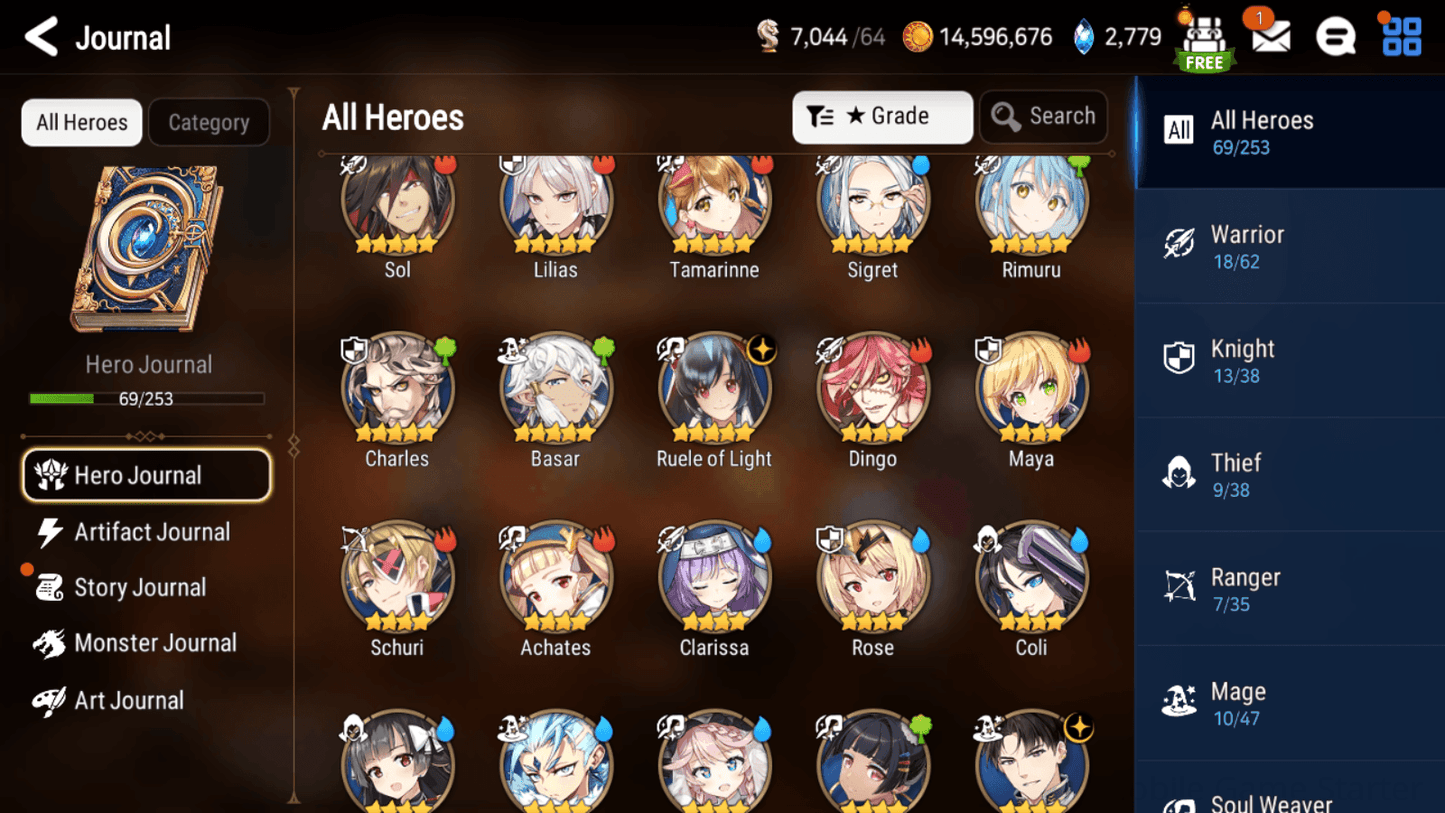Open the chat bubble icon
This screenshot has width=1445, height=813.
click(x=1335, y=36)
